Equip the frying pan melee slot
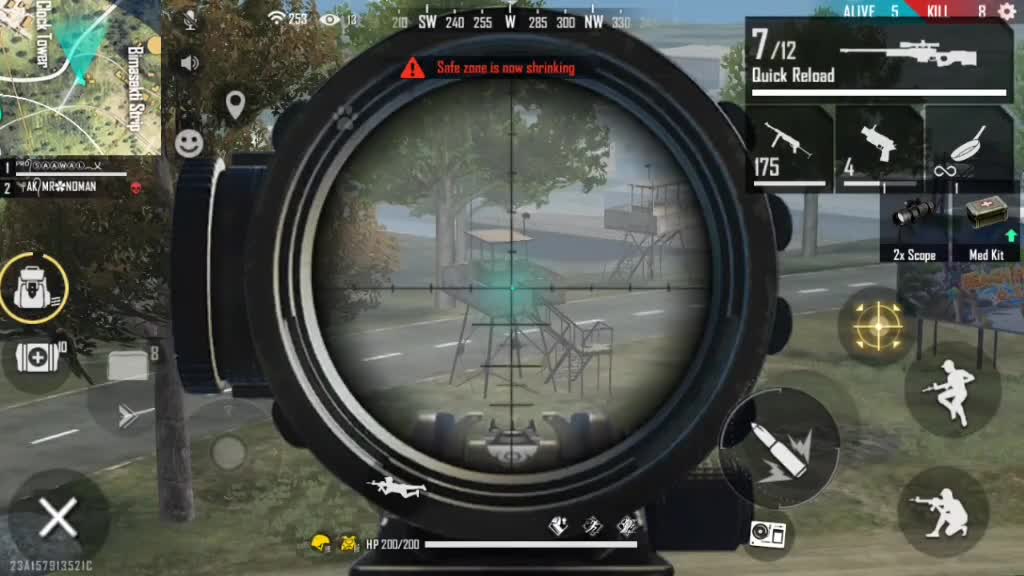 coord(968,148)
